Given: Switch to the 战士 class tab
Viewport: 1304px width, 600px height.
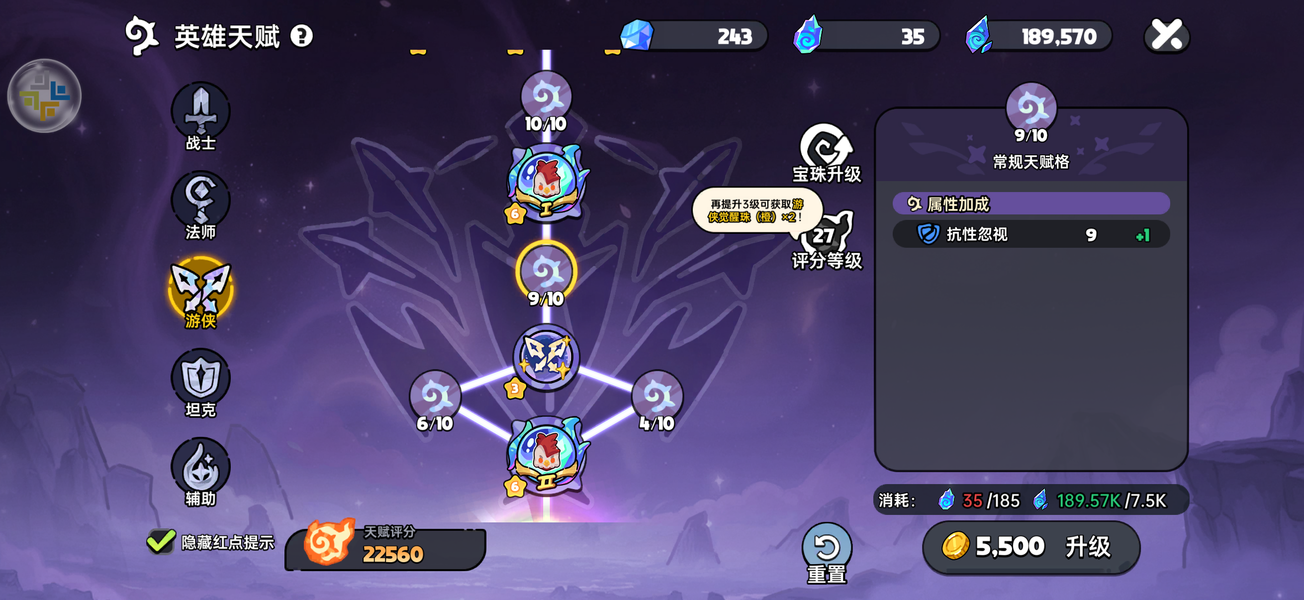Looking at the screenshot, I should pos(201,110).
